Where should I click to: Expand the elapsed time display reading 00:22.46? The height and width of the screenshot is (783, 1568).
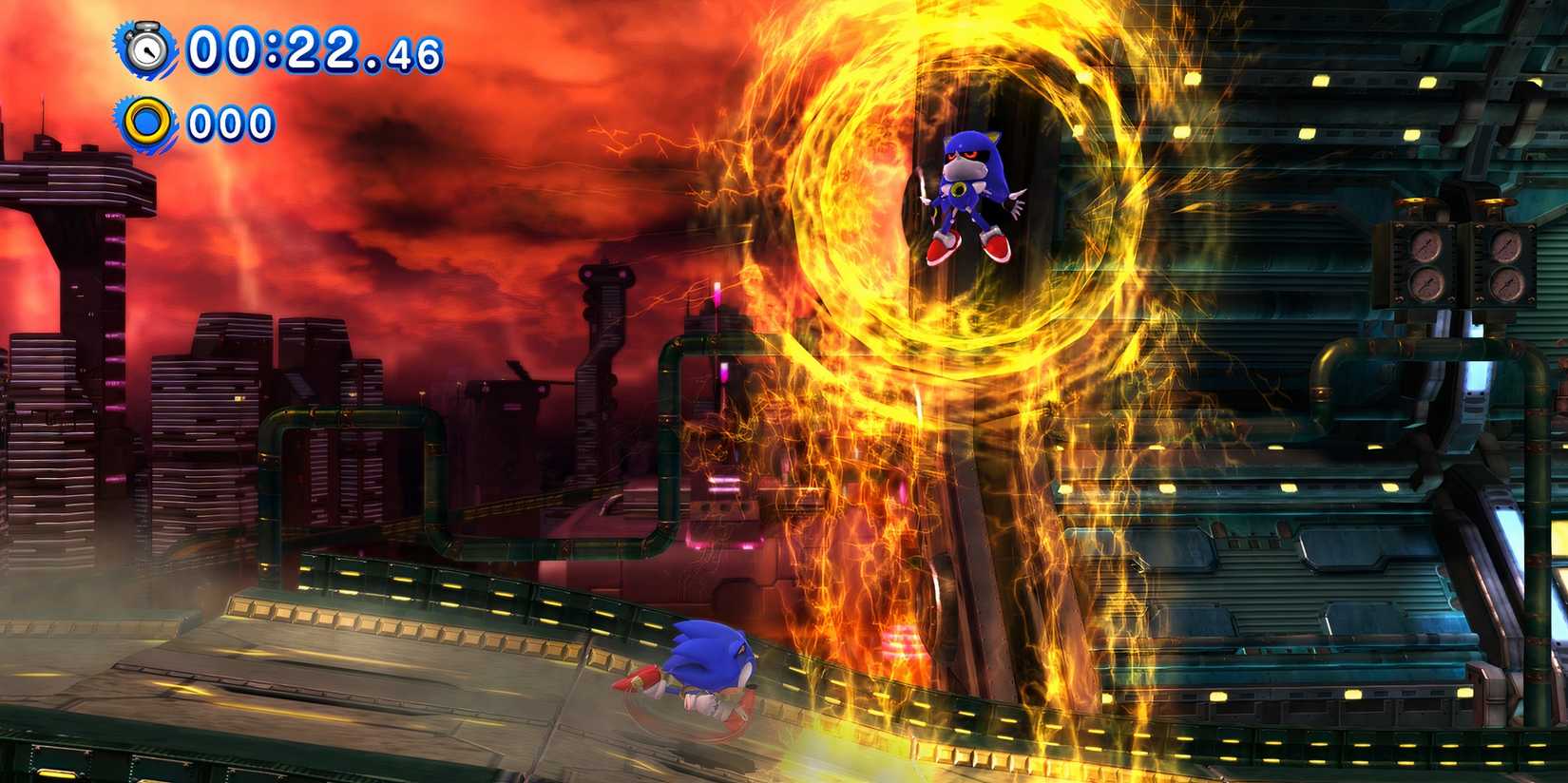click(x=304, y=46)
